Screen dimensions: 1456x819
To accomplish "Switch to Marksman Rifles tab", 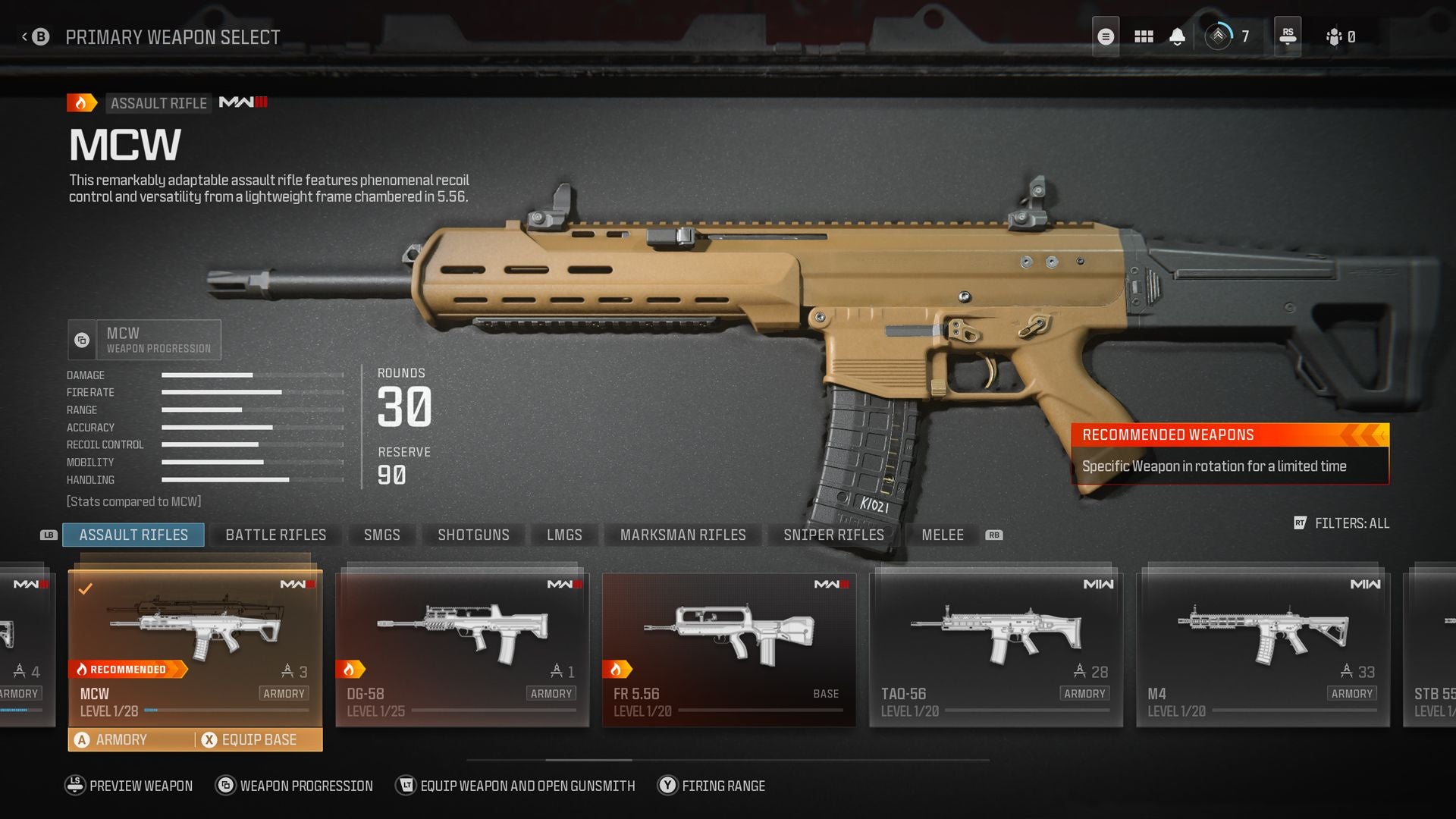I will click(682, 535).
